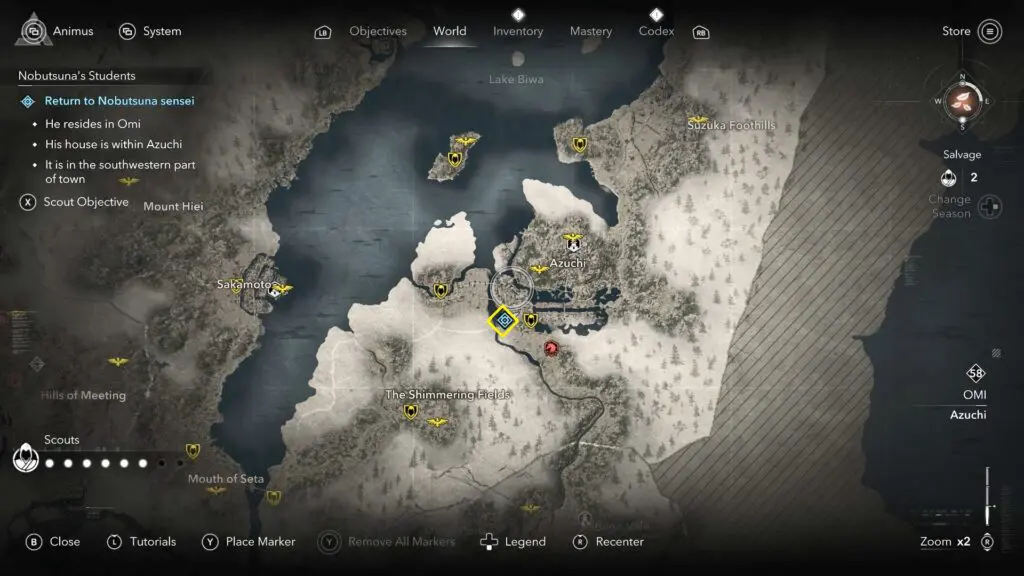Open the Mastery tab
The height and width of the screenshot is (576, 1024).
[x=590, y=31]
